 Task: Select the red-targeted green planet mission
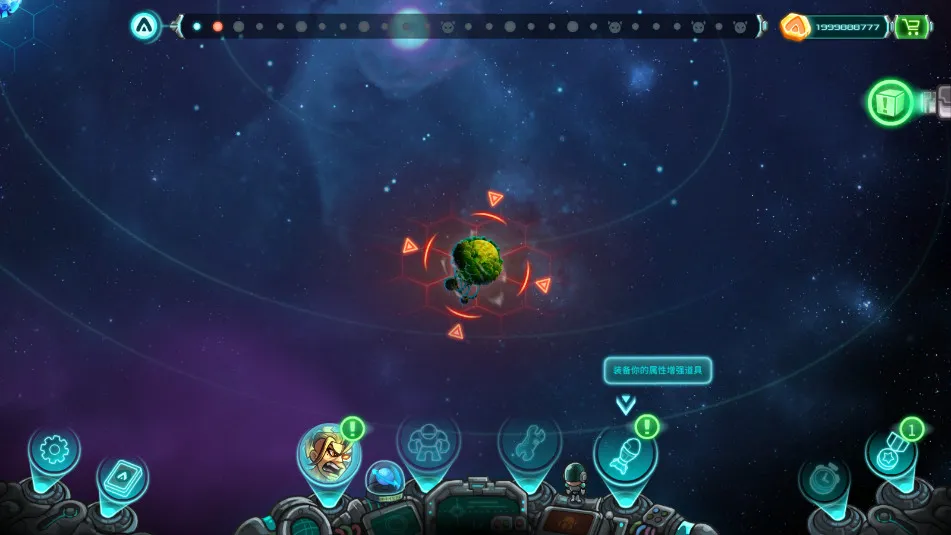point(476,262)
